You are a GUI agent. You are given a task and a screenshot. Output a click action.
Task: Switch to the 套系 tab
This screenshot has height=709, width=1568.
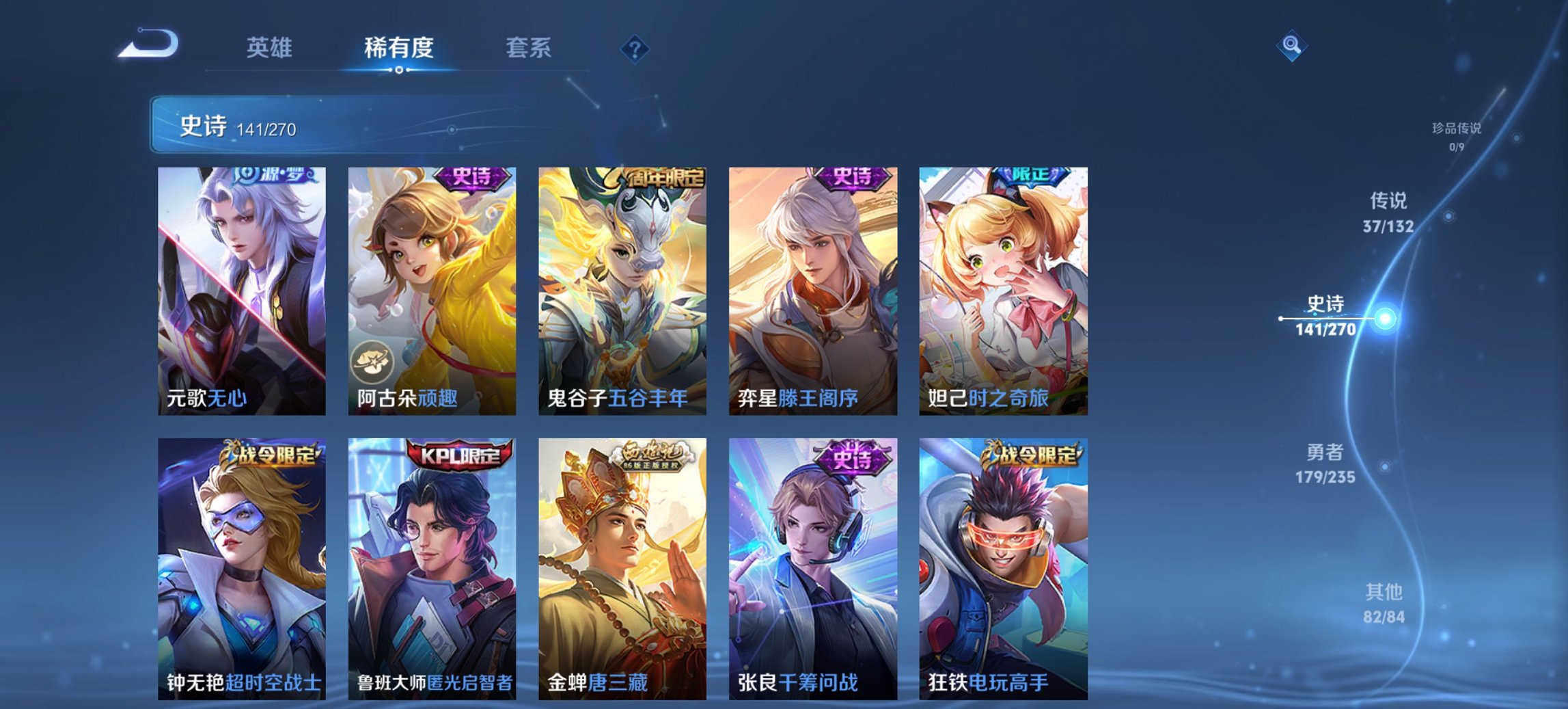(x=529, y=48)
